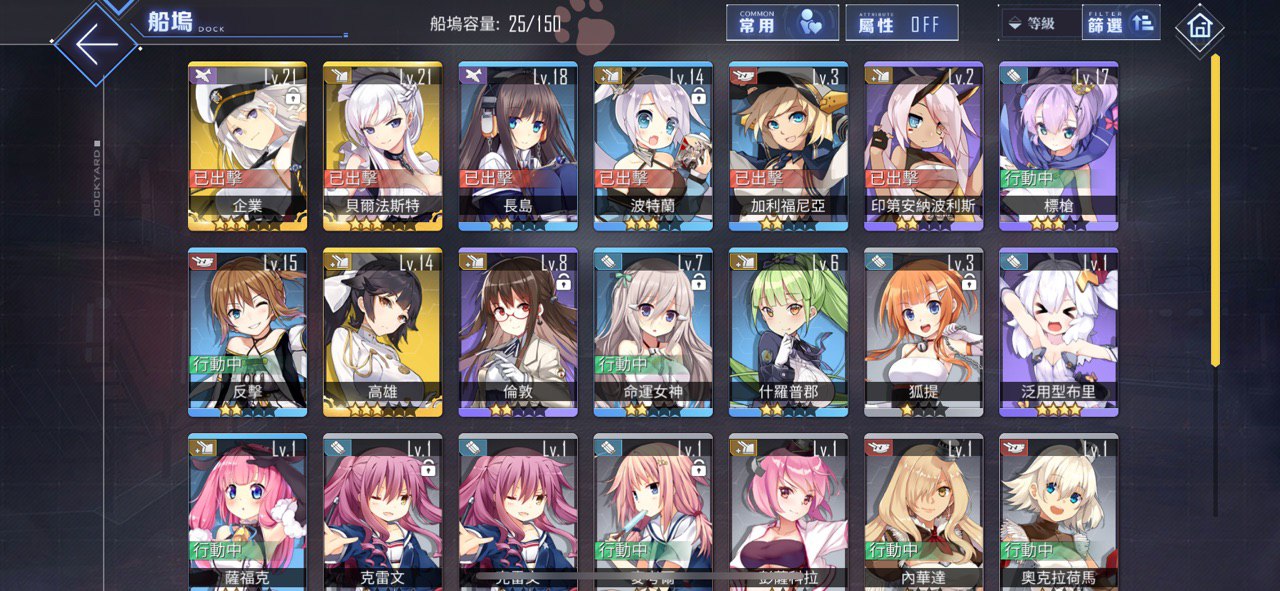Click the yellow dock list scrollbar
Viewport: 1280px width, 591px height.
[x=1215, y=210]
